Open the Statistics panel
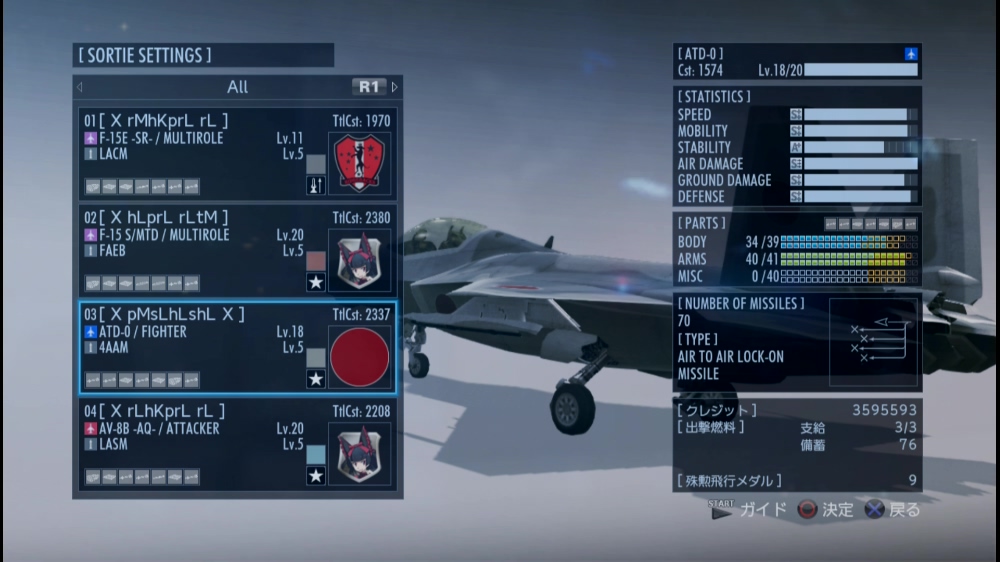The width and height of the screenshot is (1000, 562). (x=796, y=147)
